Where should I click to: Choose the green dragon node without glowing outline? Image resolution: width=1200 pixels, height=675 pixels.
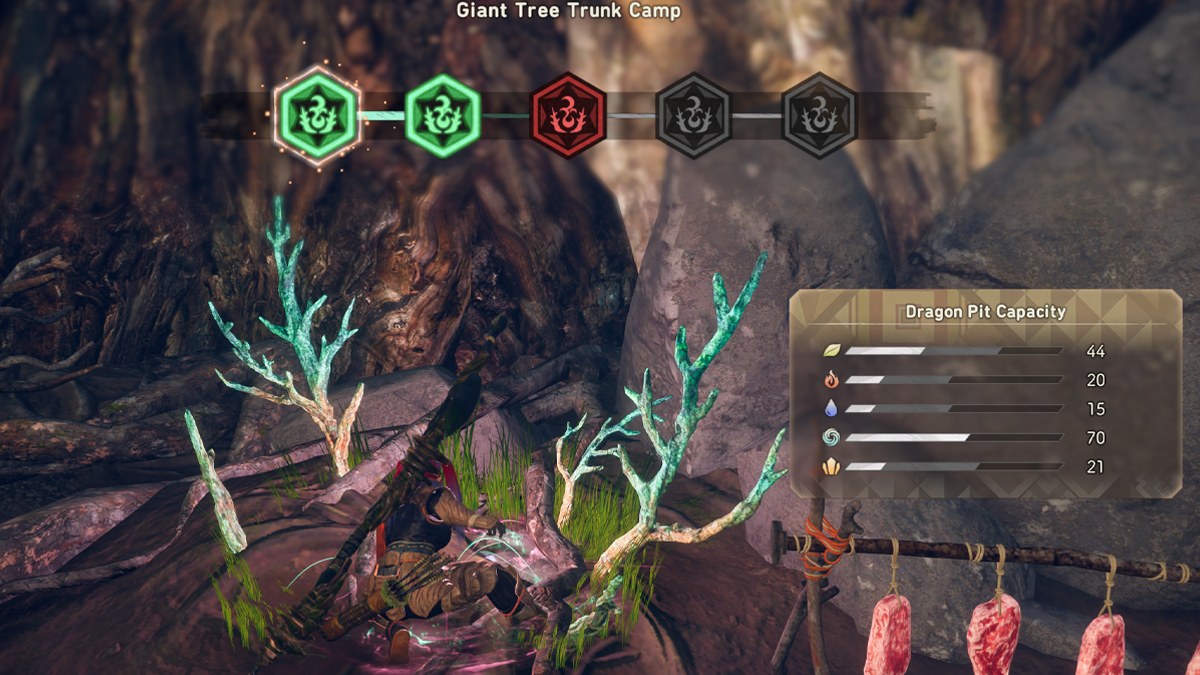click(442, 115)
